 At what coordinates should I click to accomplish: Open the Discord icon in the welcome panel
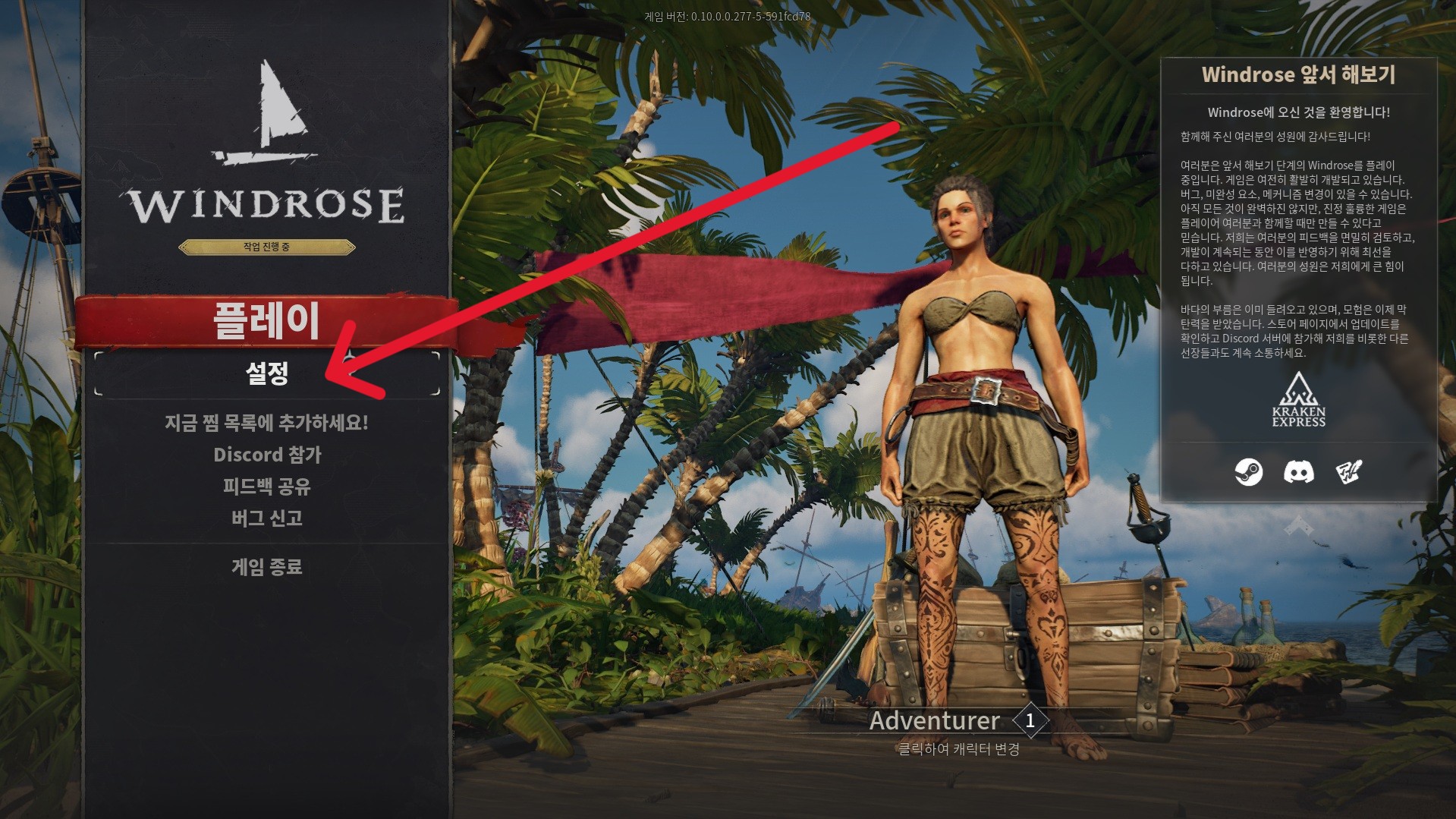(x=1298, y=472)
